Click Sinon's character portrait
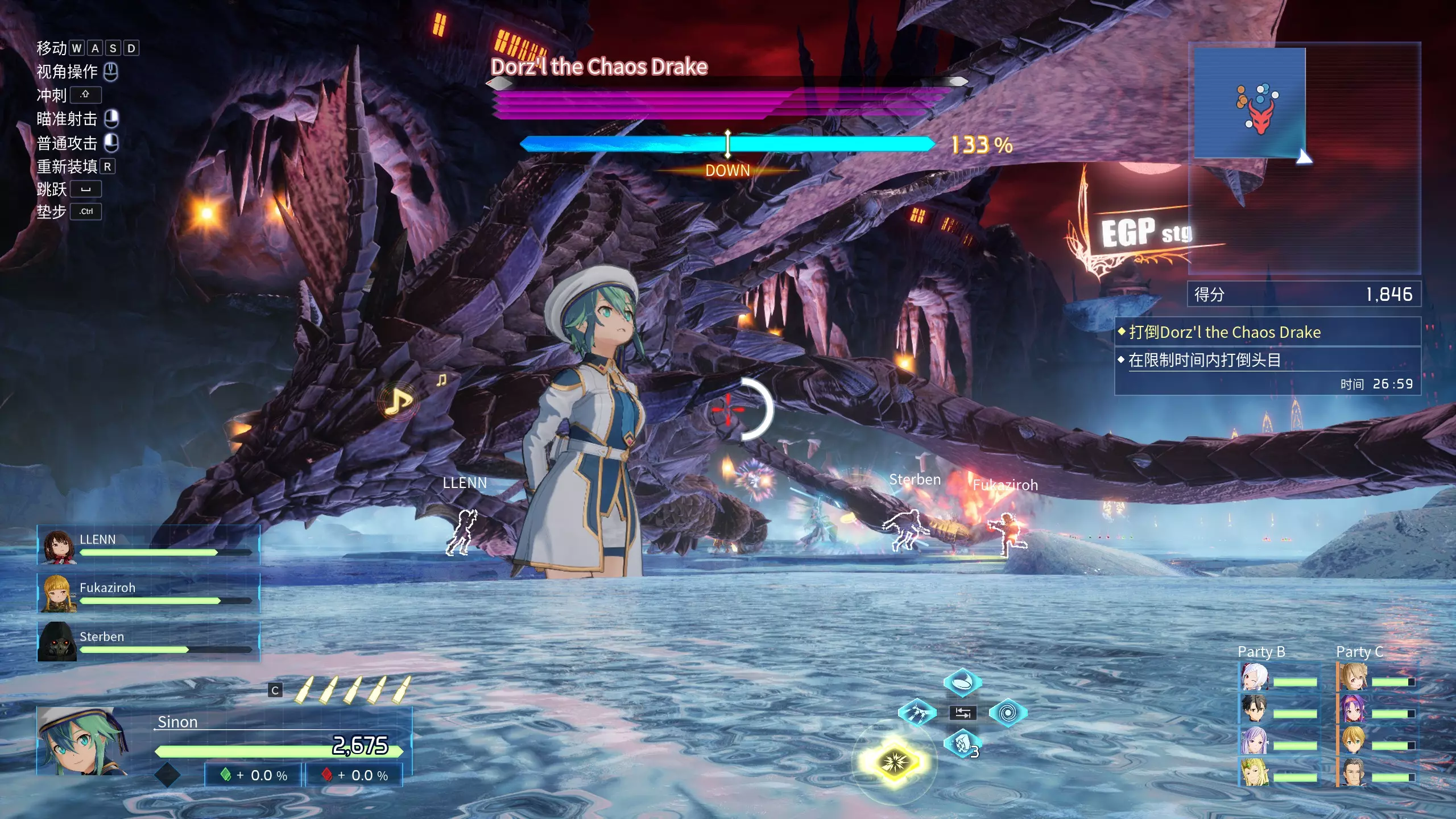This screenshot has width=1456, height=819. tap(81, 741)
